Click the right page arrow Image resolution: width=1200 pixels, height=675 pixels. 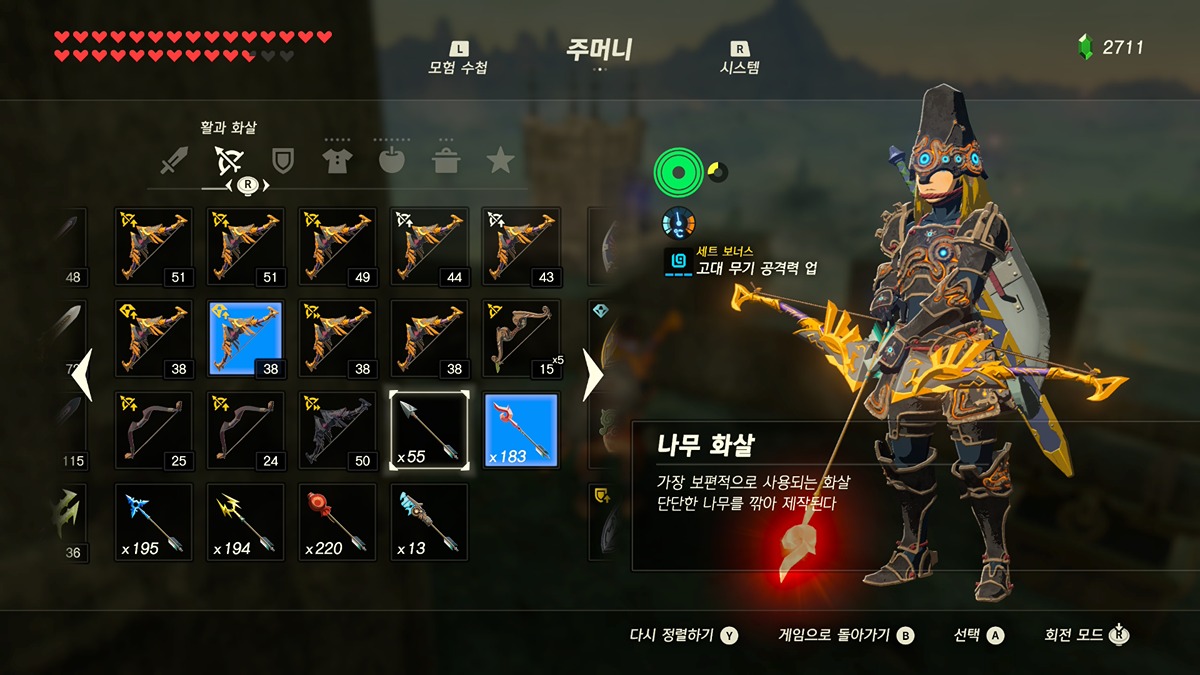click(592, 375)
